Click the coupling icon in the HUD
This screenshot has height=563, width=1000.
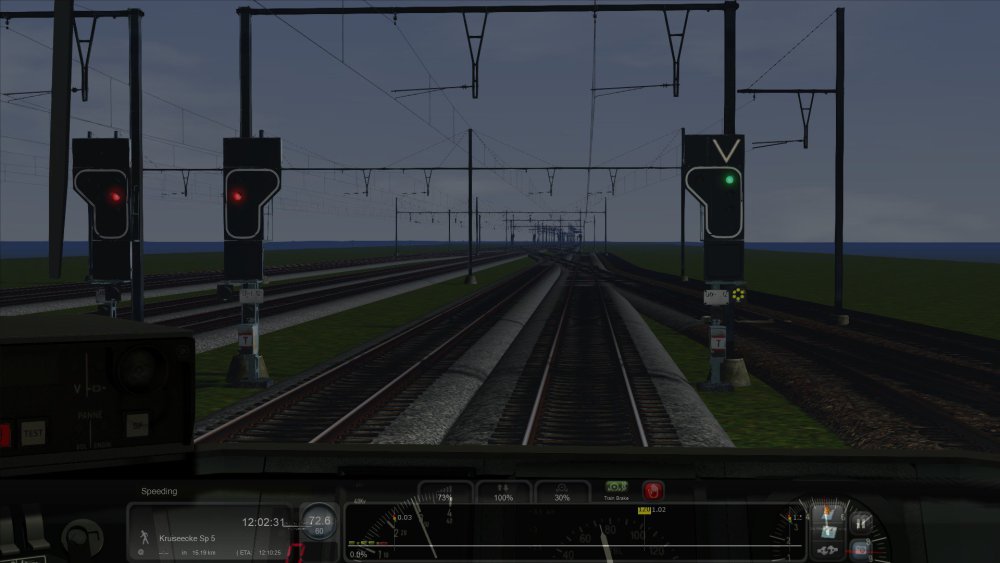828,549
